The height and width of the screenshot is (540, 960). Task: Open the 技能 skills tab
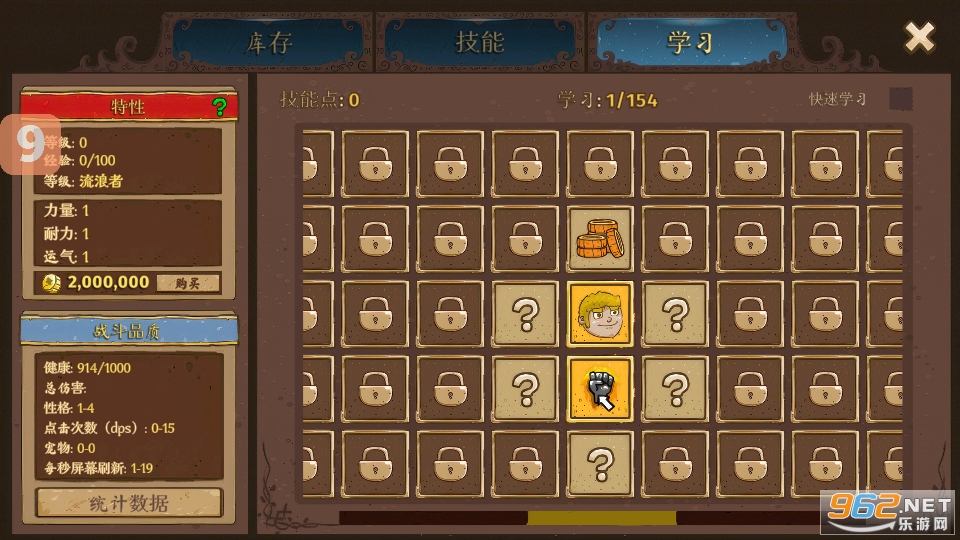point(479,43)
